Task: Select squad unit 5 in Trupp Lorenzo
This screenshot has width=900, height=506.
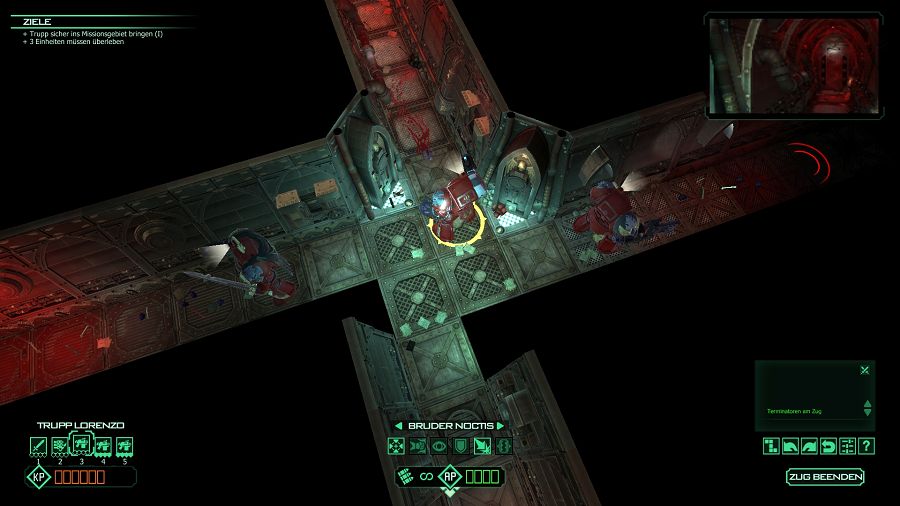Action: (x=125, y=446)
